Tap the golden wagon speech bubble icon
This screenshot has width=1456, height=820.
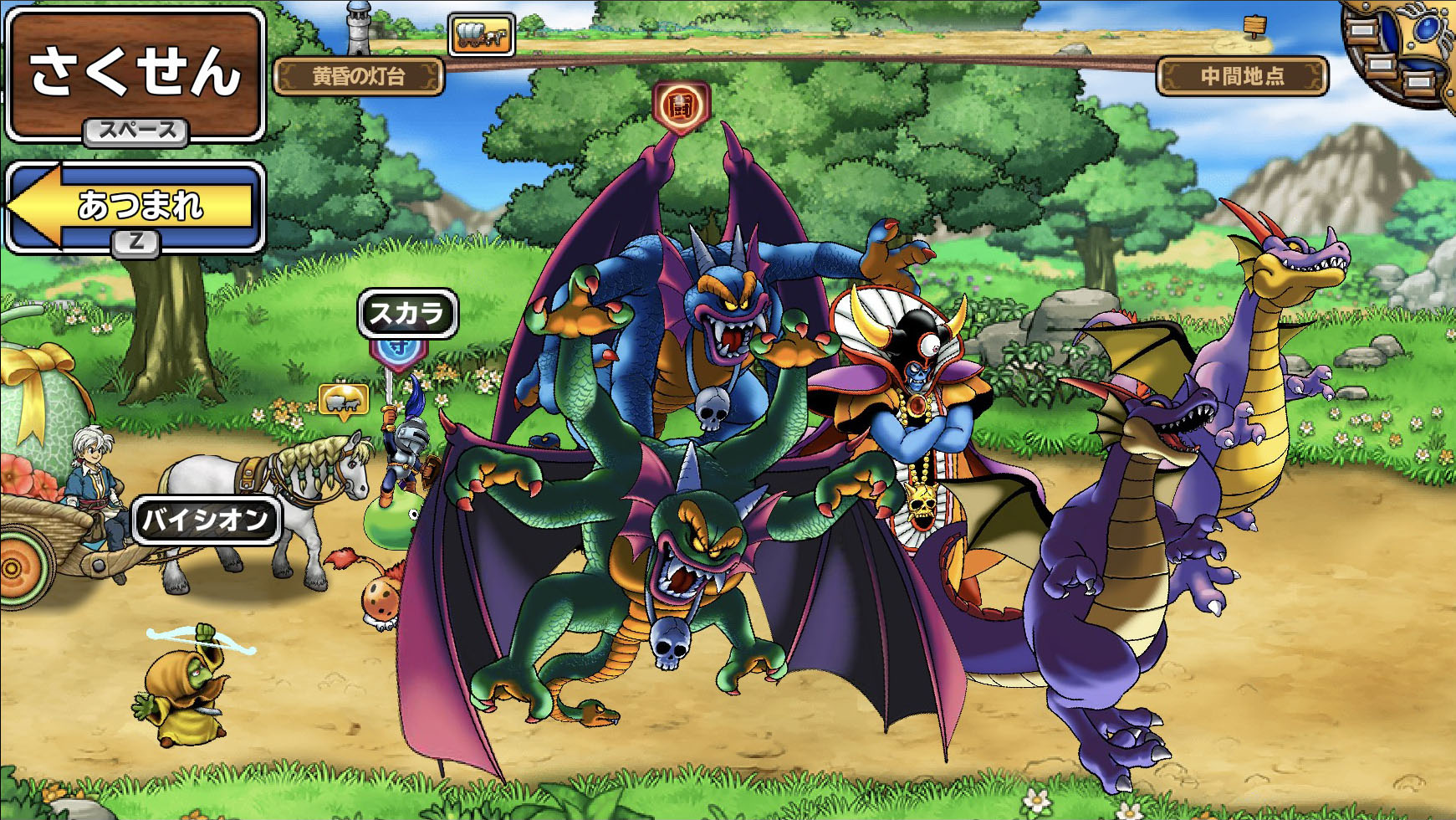(344, 402)
